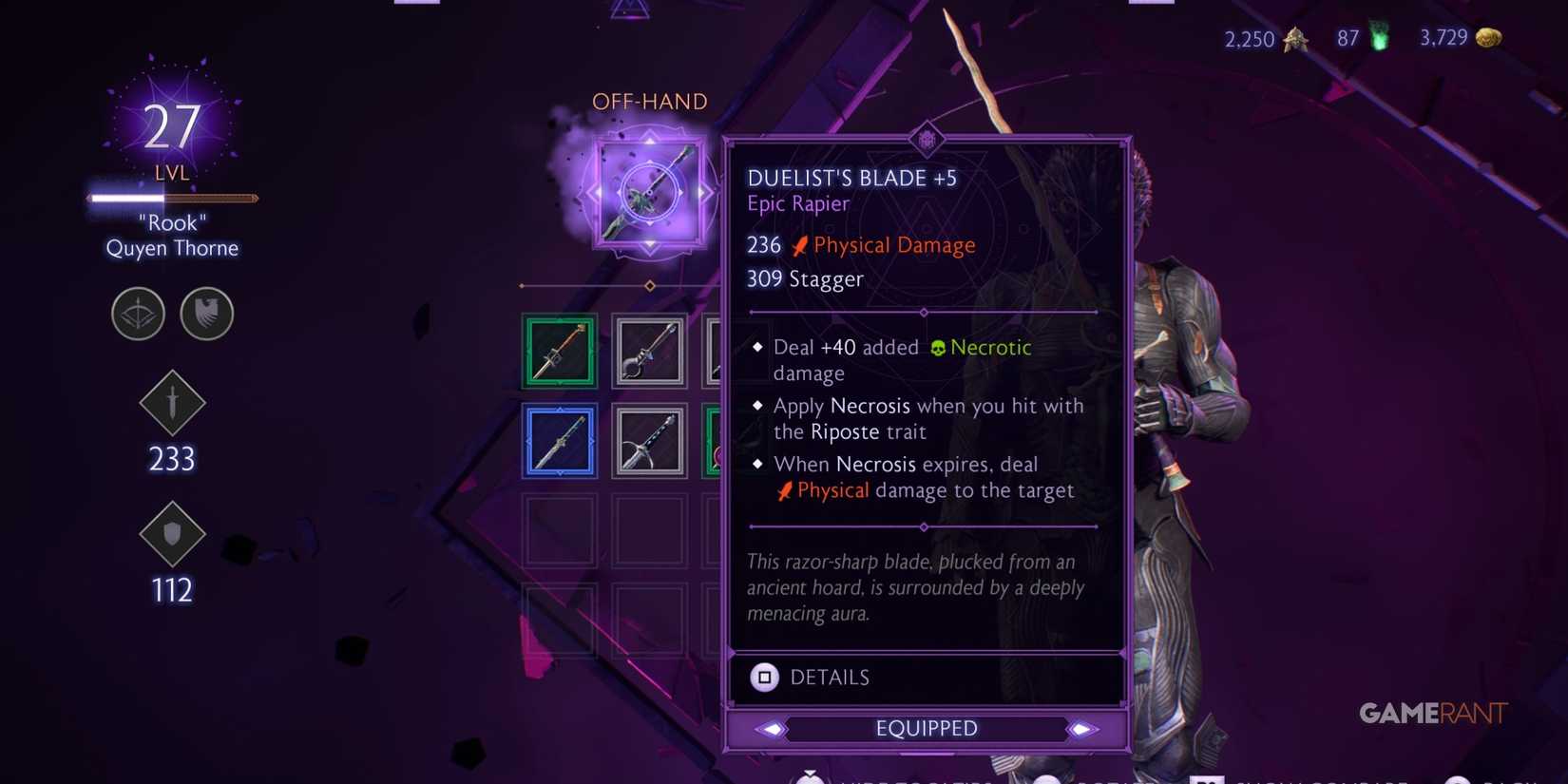This screenshot has height=784, width=1568.
Task: Click the shield emblem icon beside the eye emblem
Action: [x=206, y=314]
